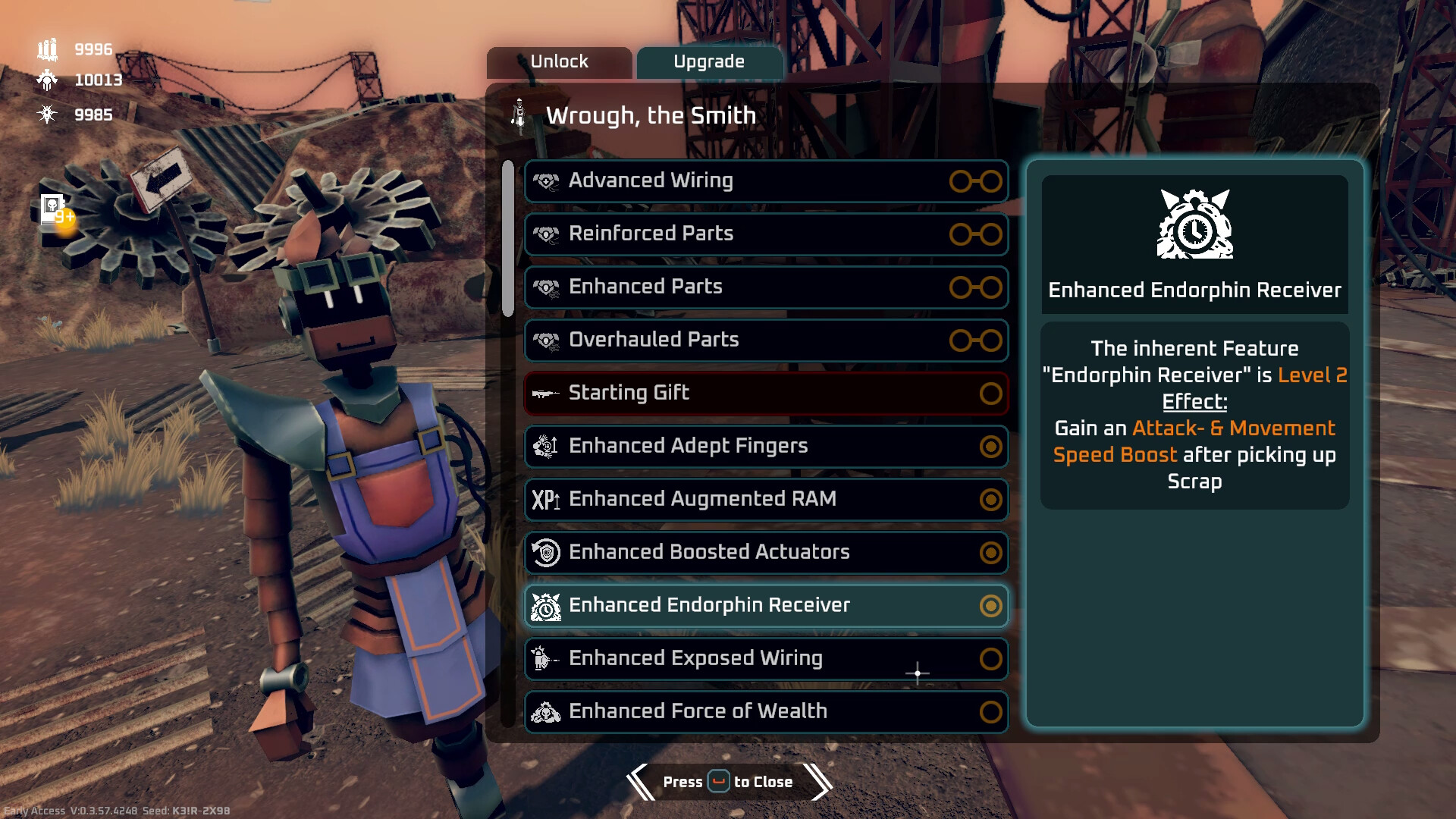Select the Starting Gift weapon icon
Image resolution: width=1456 pixels, height=819 pixels.
547,393
